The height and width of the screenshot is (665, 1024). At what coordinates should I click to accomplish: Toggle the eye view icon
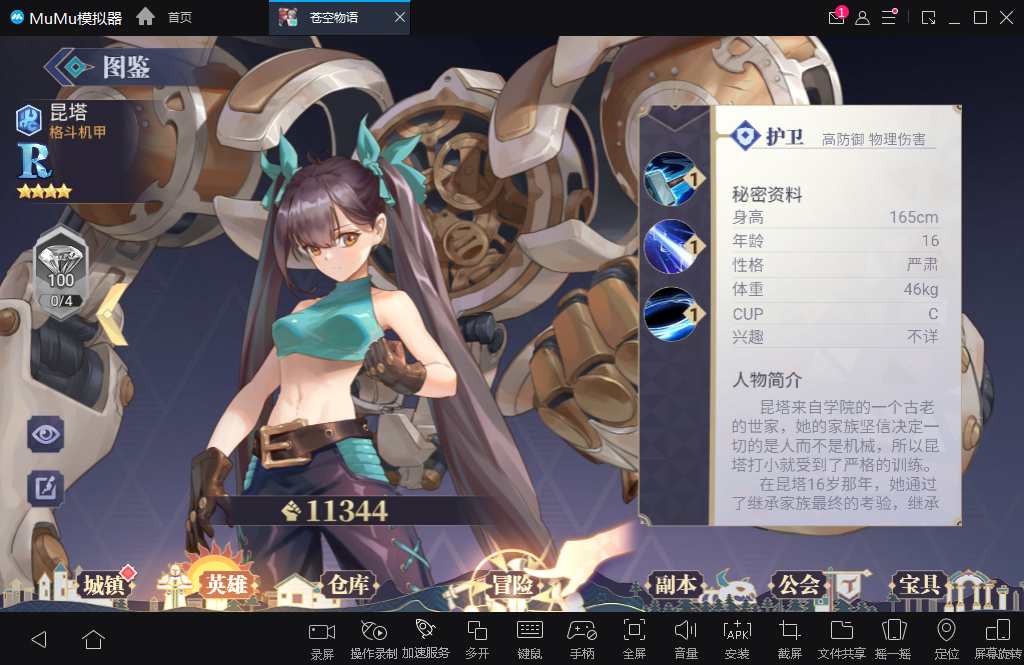click(x=46, y=433)
